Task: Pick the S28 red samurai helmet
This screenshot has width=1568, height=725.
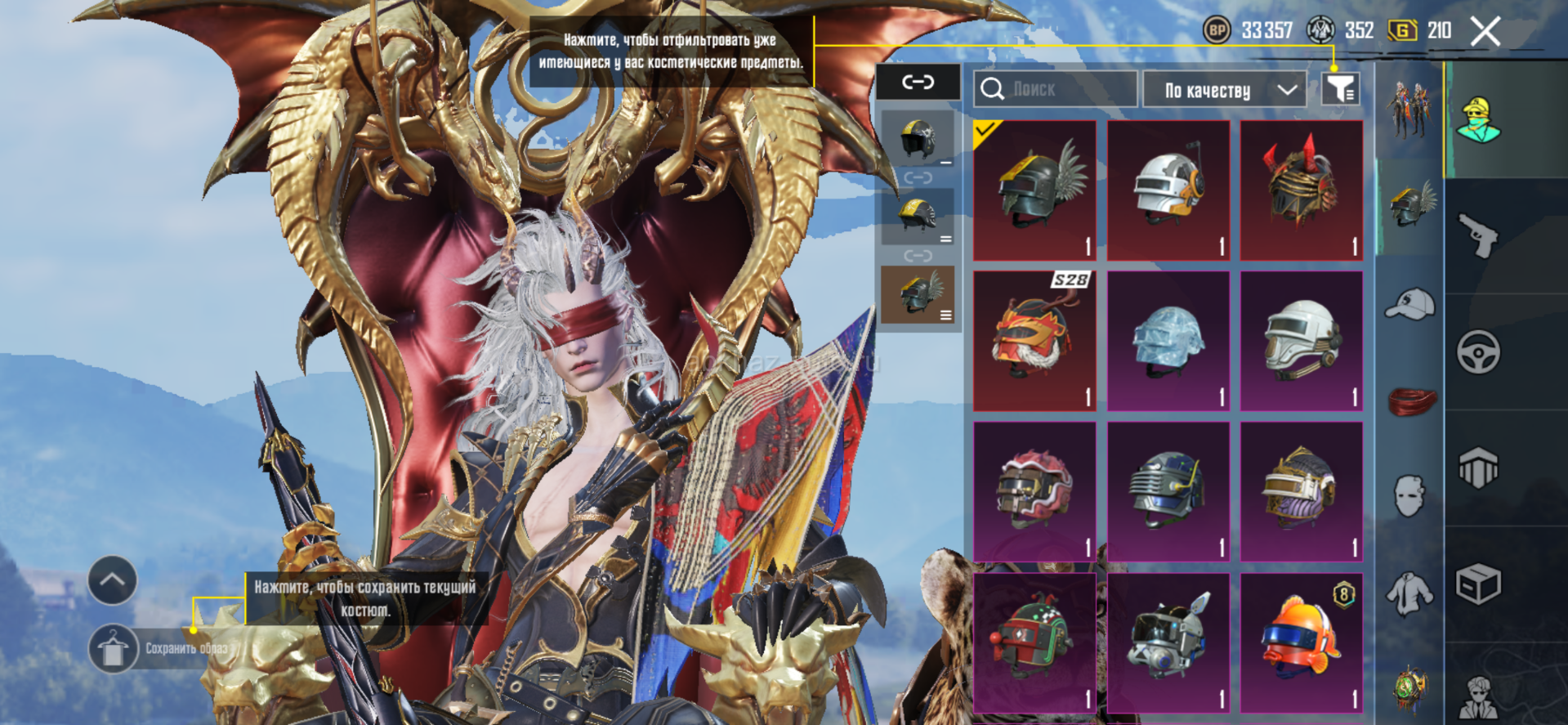Action: pos(1034,341)
